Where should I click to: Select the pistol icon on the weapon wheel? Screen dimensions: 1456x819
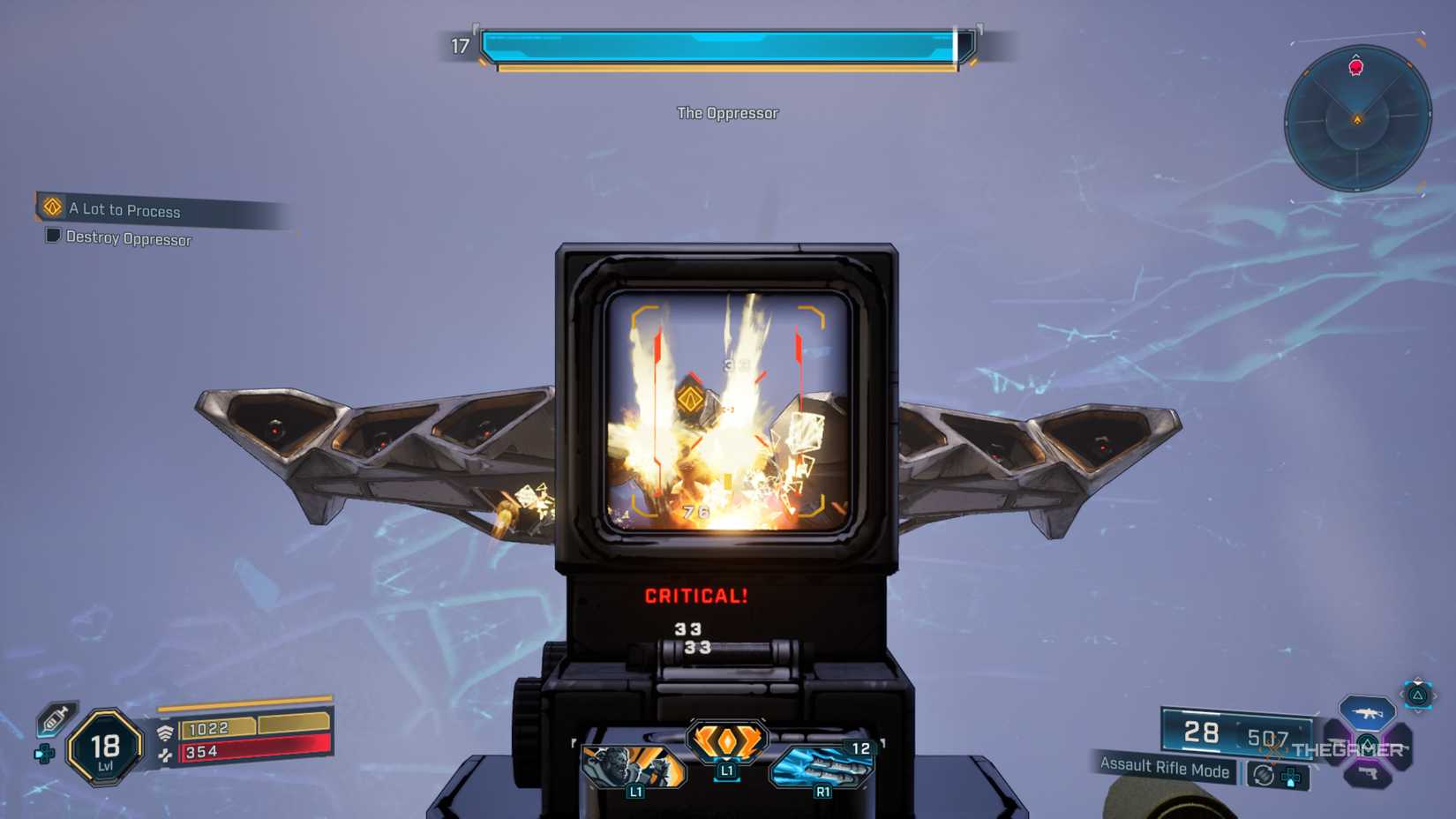1369,773
